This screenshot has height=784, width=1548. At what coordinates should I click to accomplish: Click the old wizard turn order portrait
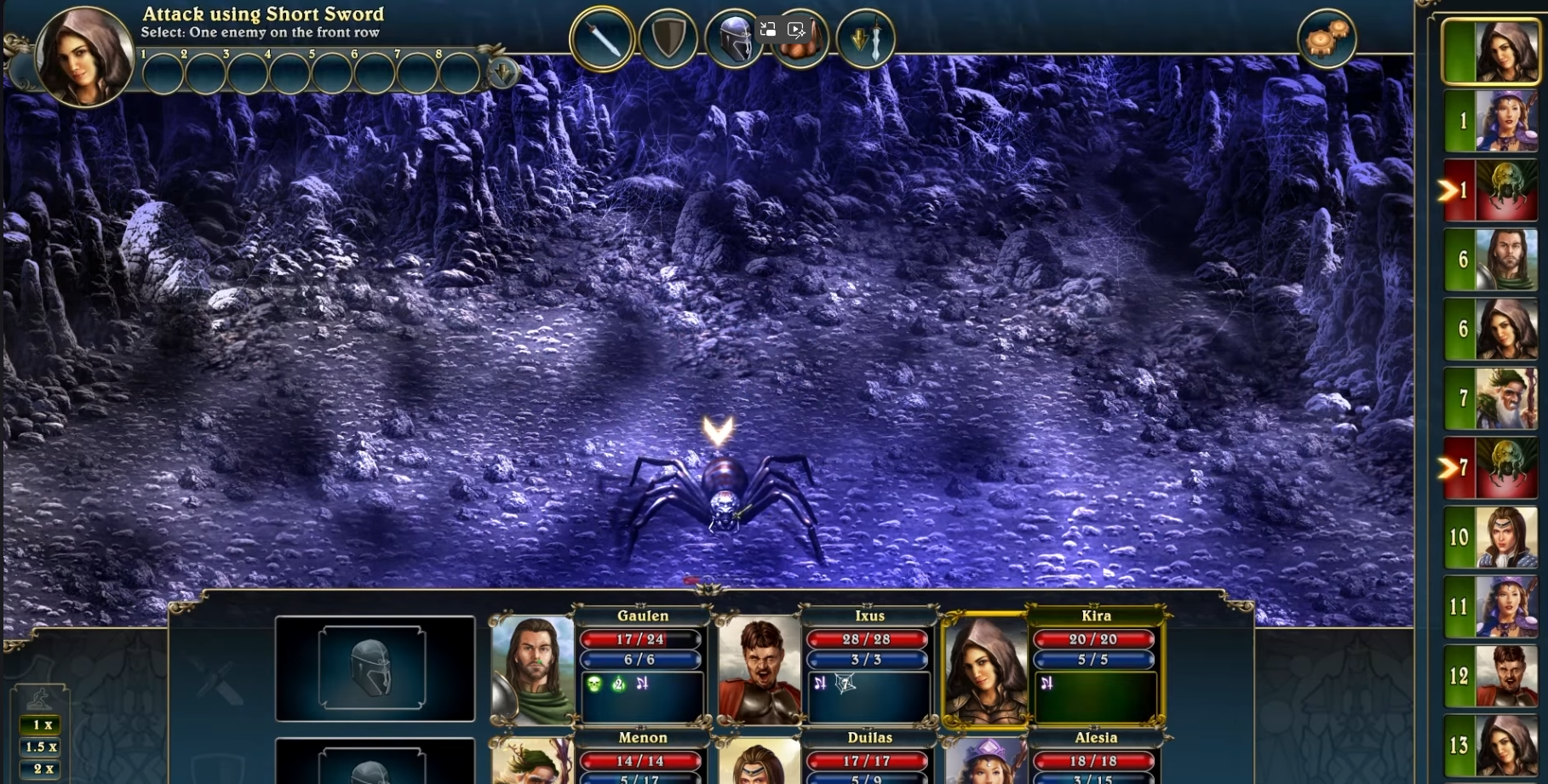1490,398
